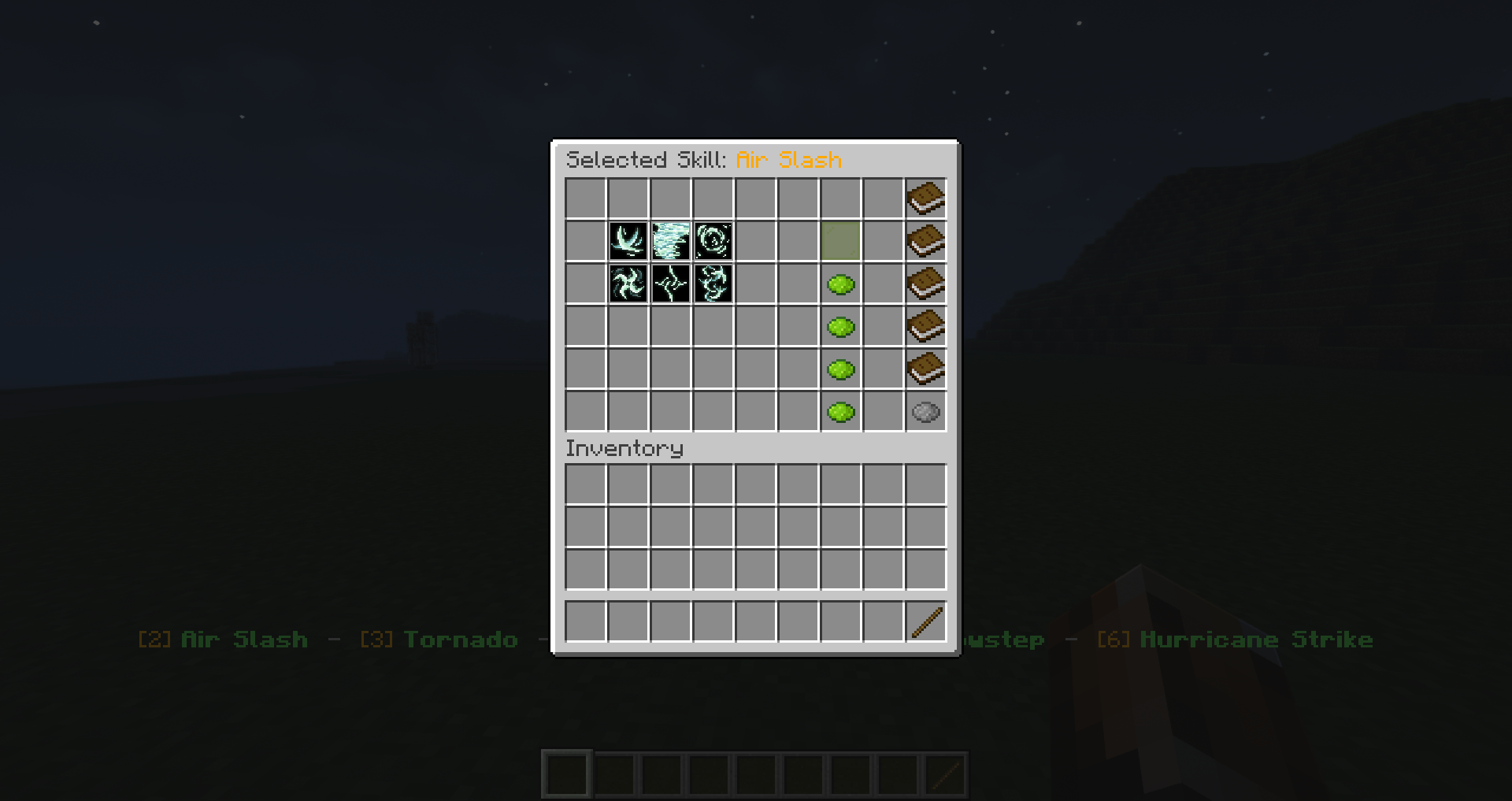This screenshot has width=1512, height=801.
Task: Select the Air Slash skill icon
Action: click(628, 242)
